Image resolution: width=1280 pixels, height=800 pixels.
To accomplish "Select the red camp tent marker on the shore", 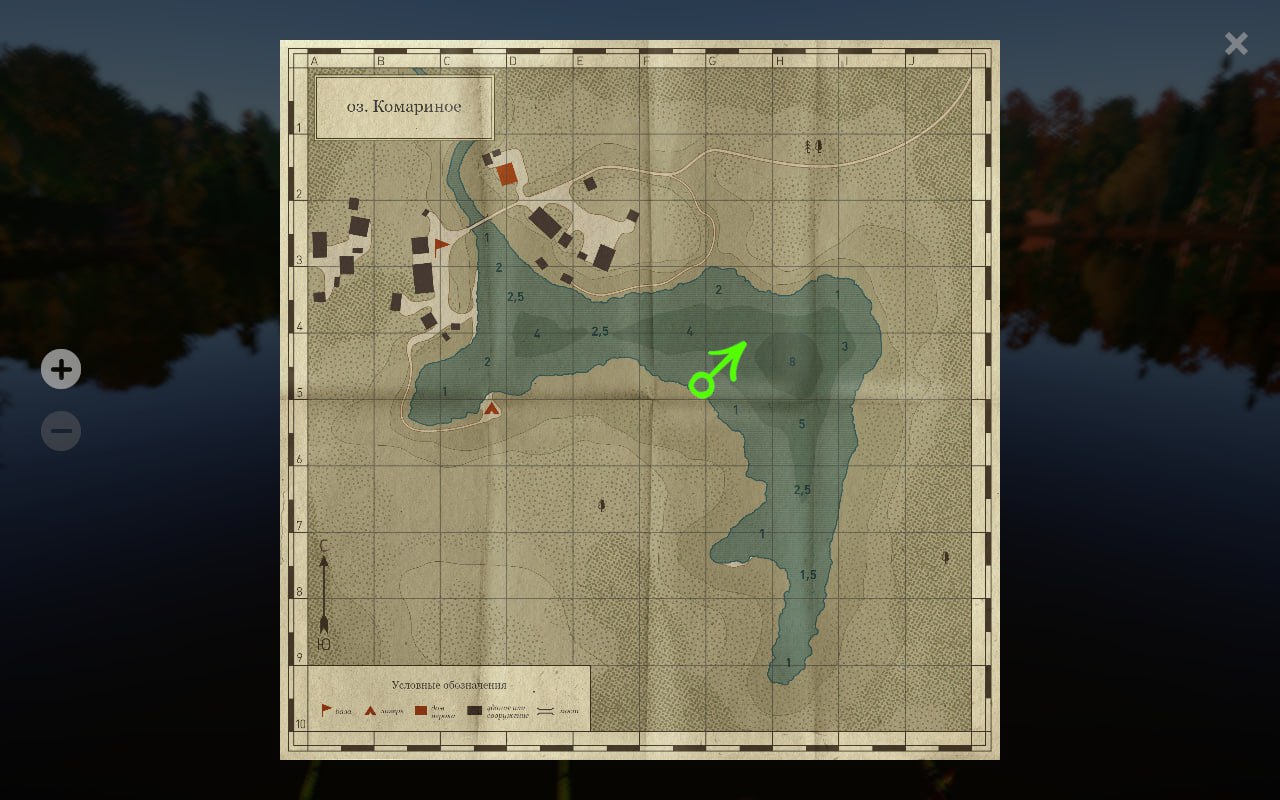I will 491,408.
